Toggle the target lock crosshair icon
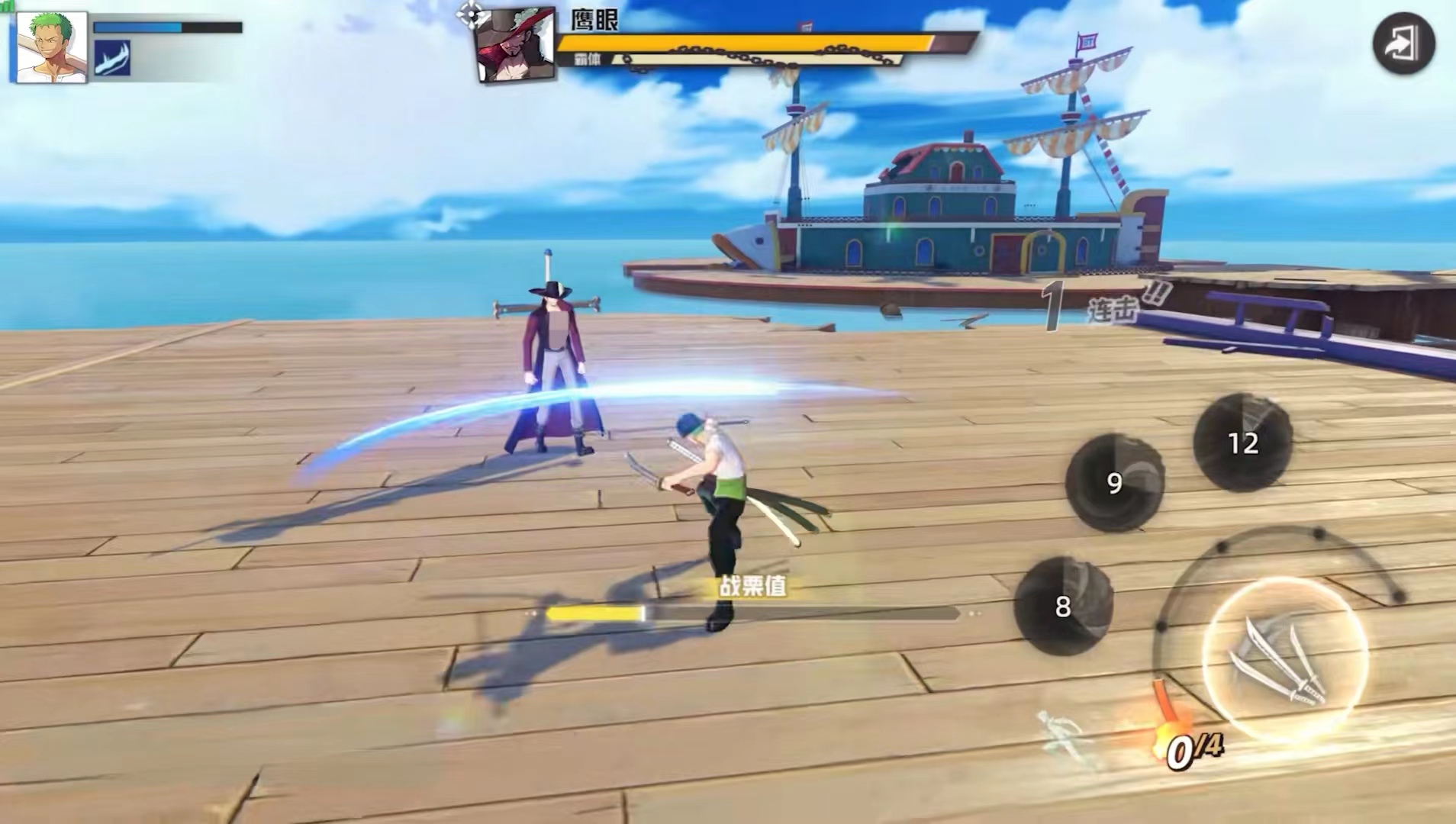Image resolution: width=1456 pixels, height=824 pixels. (x=472, y=13)
